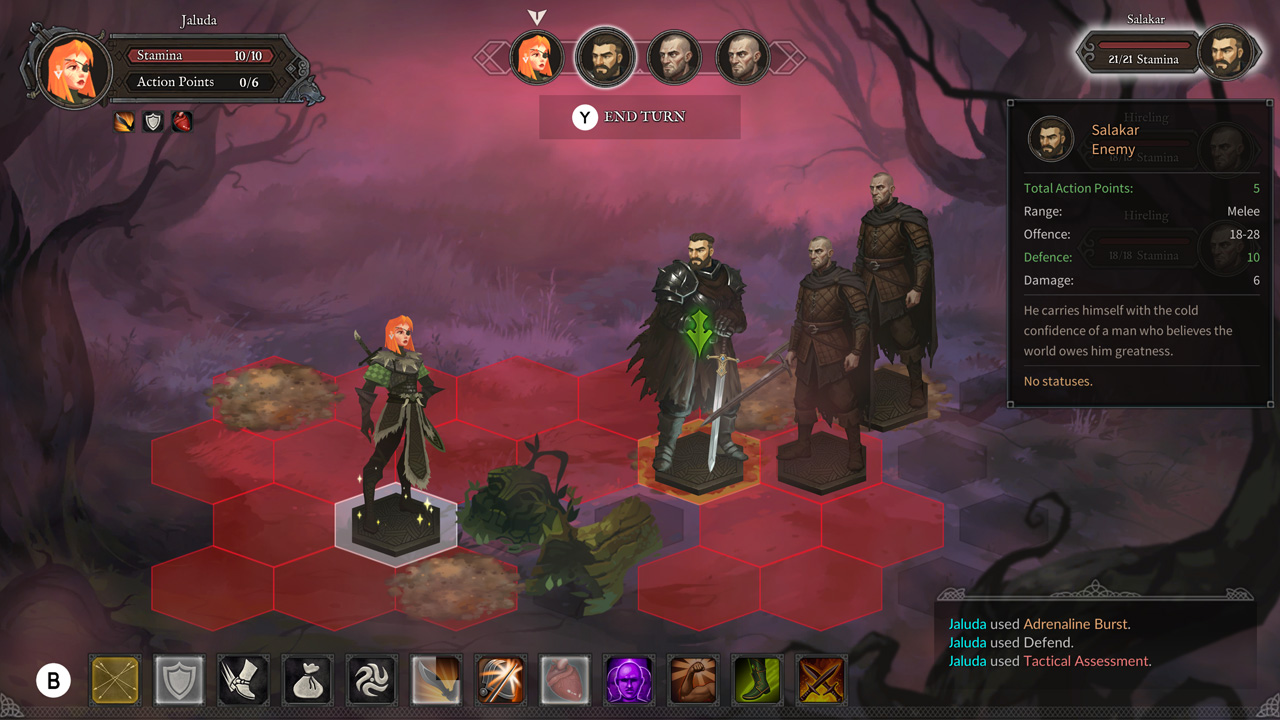Activate the heart Adrenaline Burst ability
The image size is (1280, 720).
point(564,680)
